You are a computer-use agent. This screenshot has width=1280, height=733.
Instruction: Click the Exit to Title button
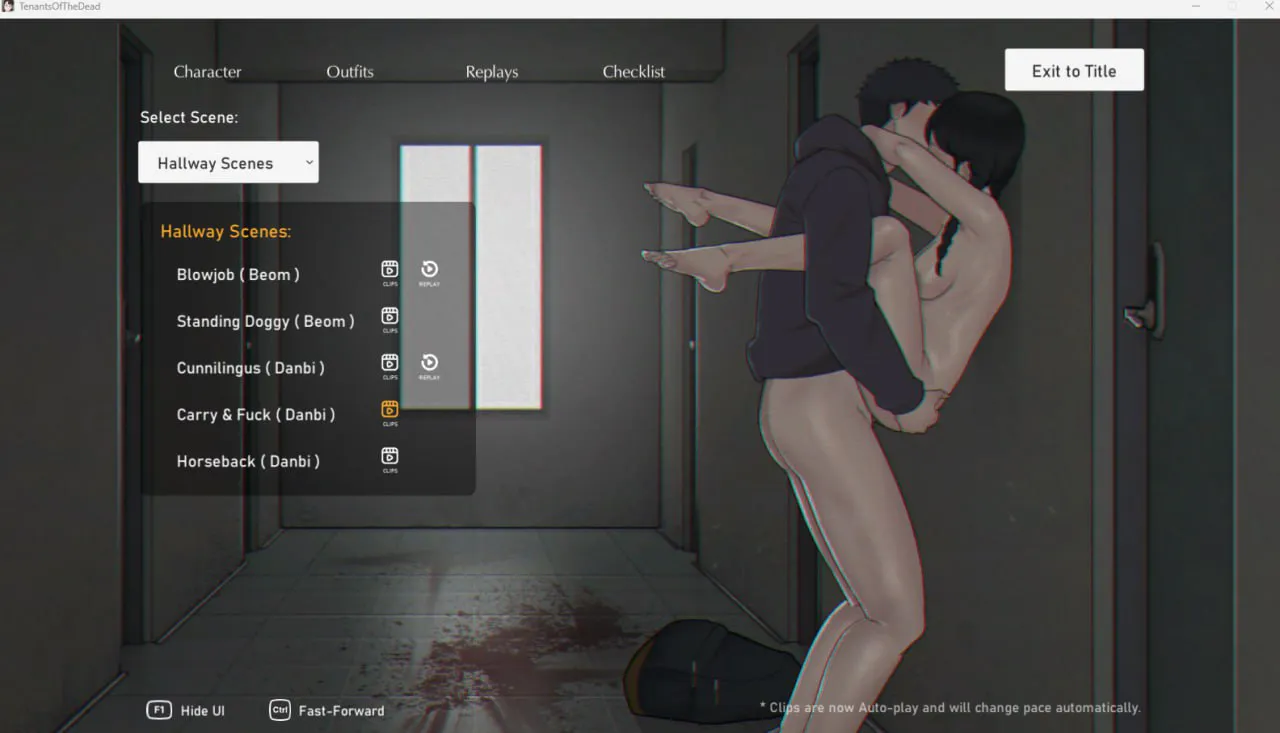pyautogui.click(x=1074, y=71)
